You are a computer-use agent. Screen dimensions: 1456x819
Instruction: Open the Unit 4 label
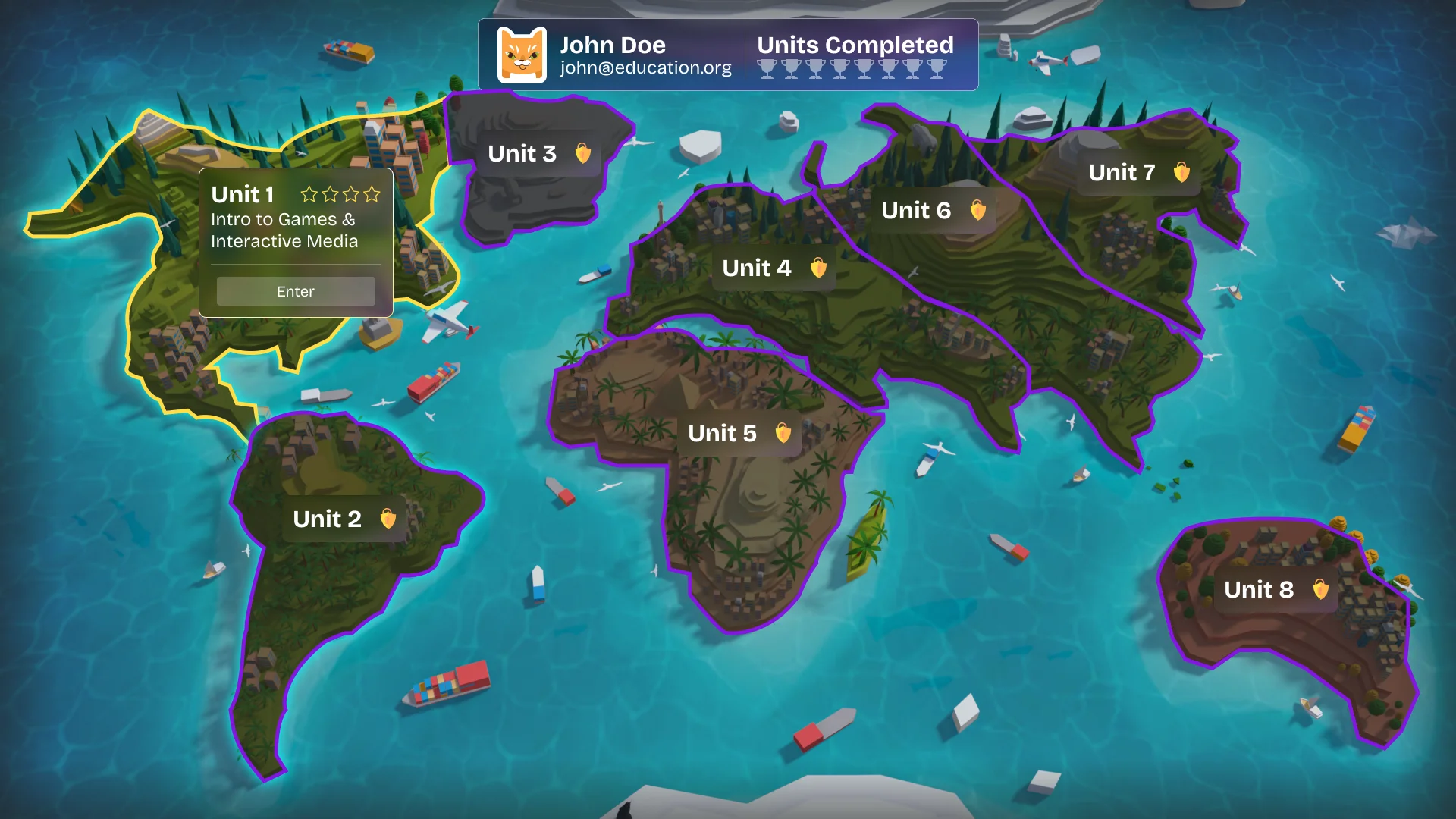757,268
